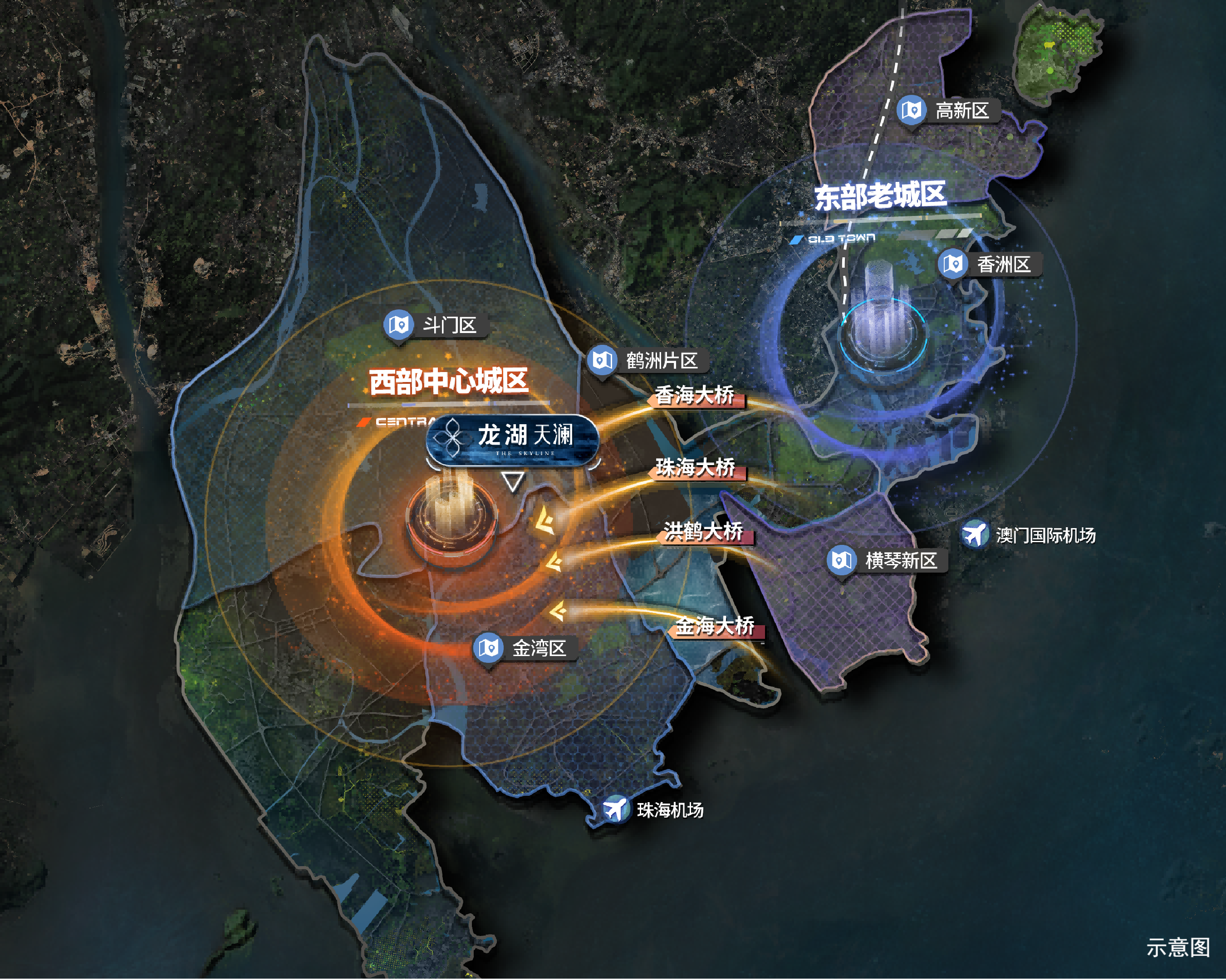
Task: Click the 香海大桥 bridge label
Action: pyautogui.click(x=694, y=396)
